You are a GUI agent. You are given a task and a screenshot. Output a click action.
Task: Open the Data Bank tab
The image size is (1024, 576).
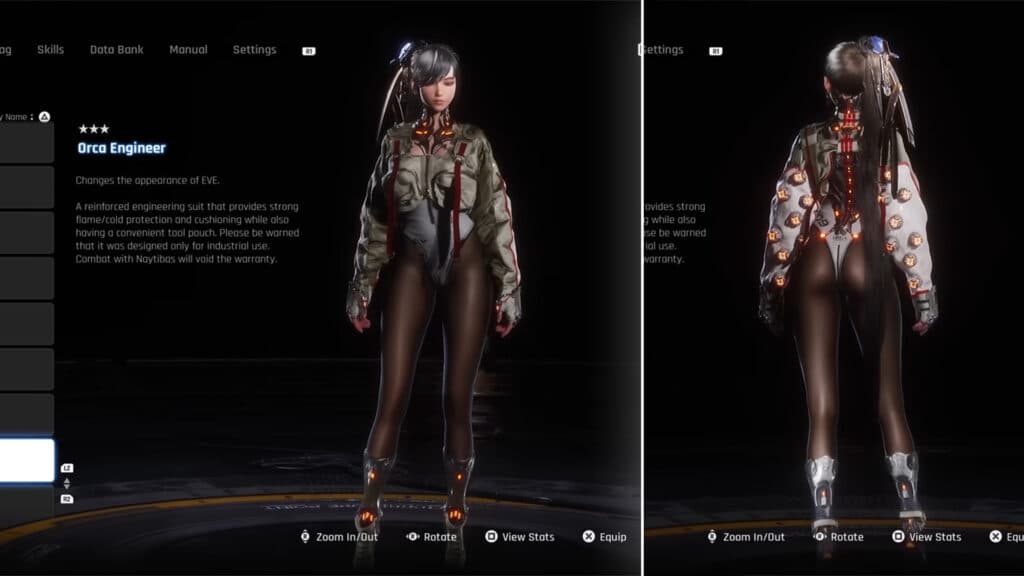tap(115, 50)
